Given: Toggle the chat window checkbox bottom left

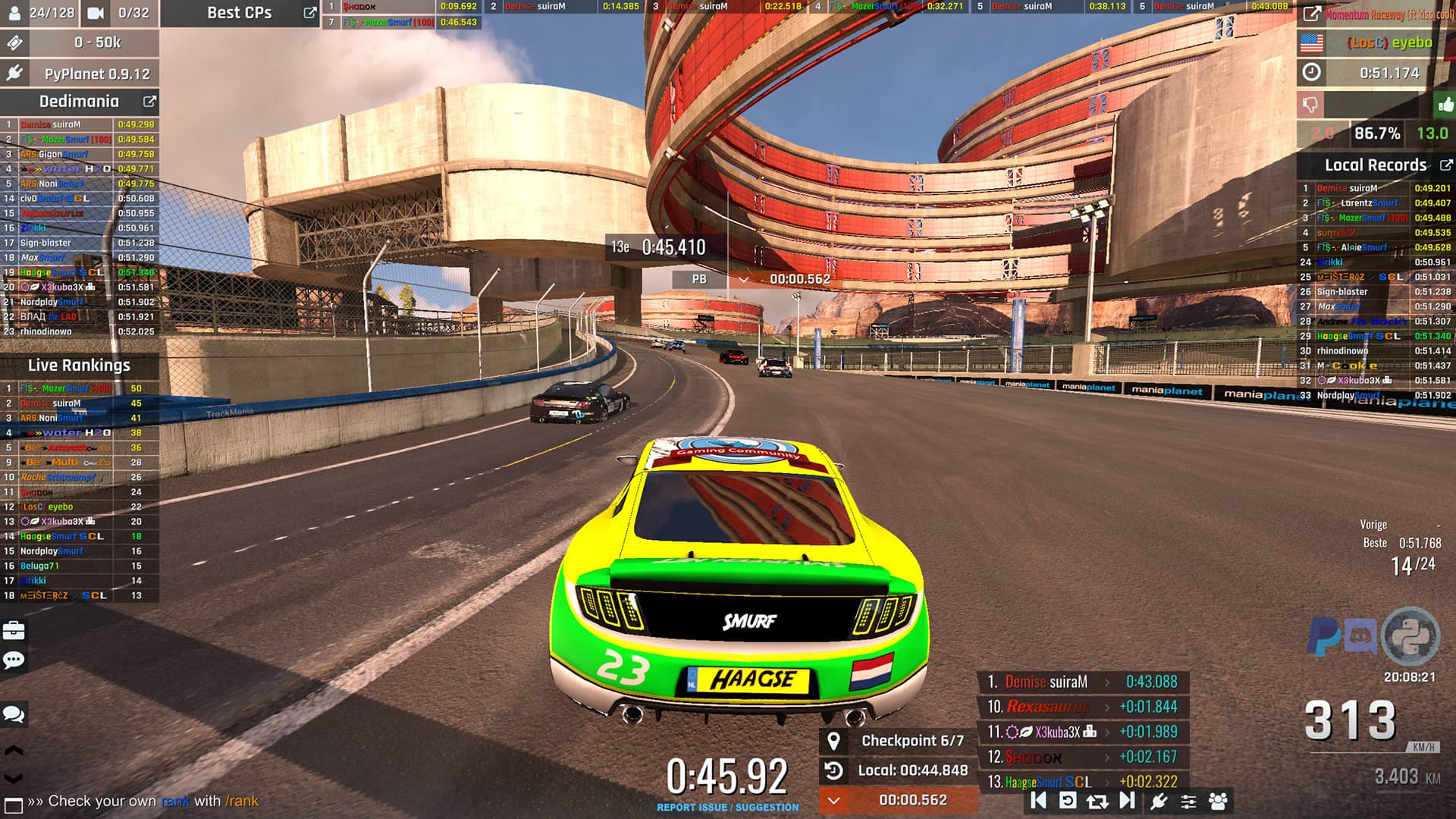Looking at the screenshot, I should click(14, 802).
